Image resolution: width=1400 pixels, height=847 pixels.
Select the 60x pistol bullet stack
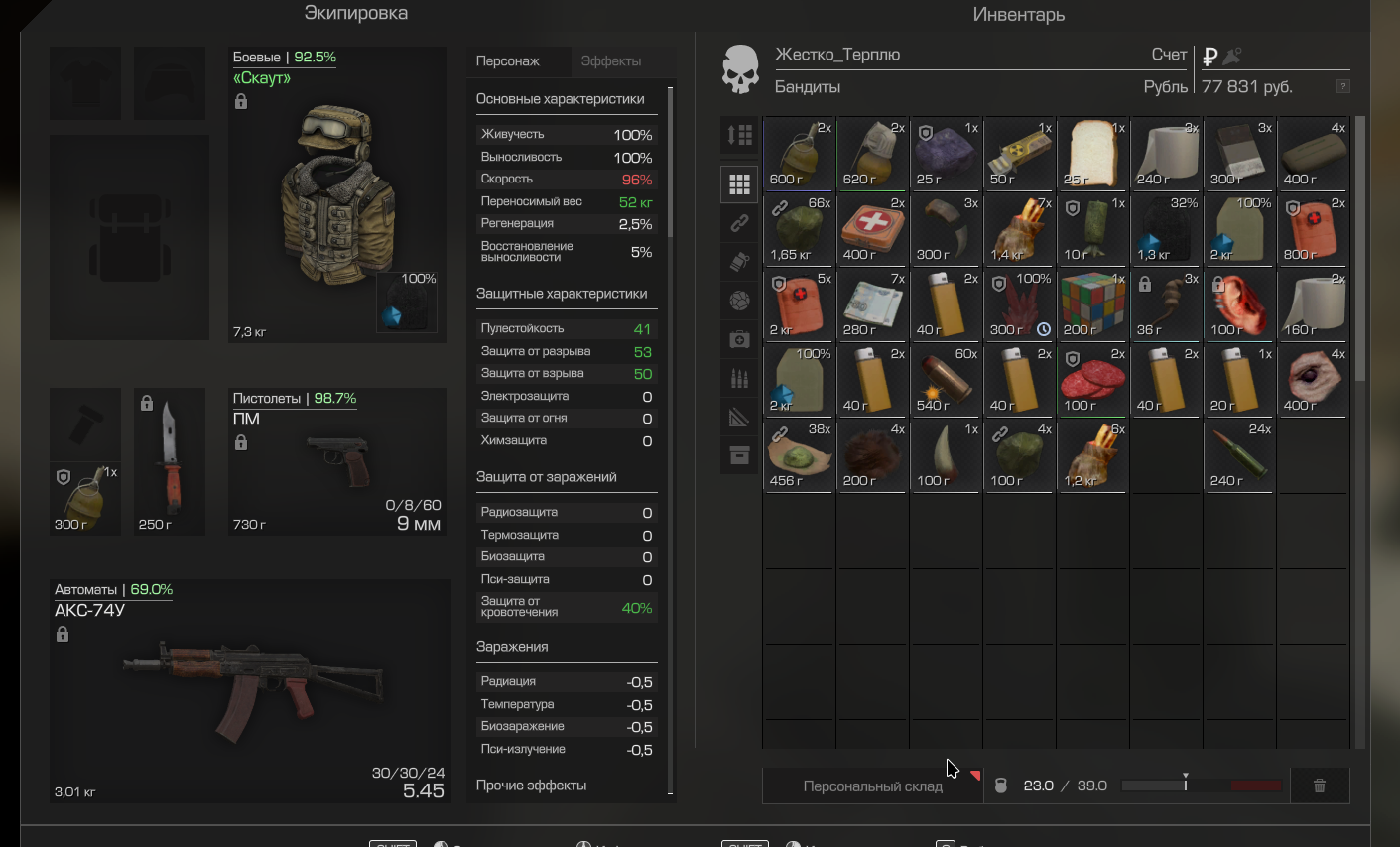(946, 380)
